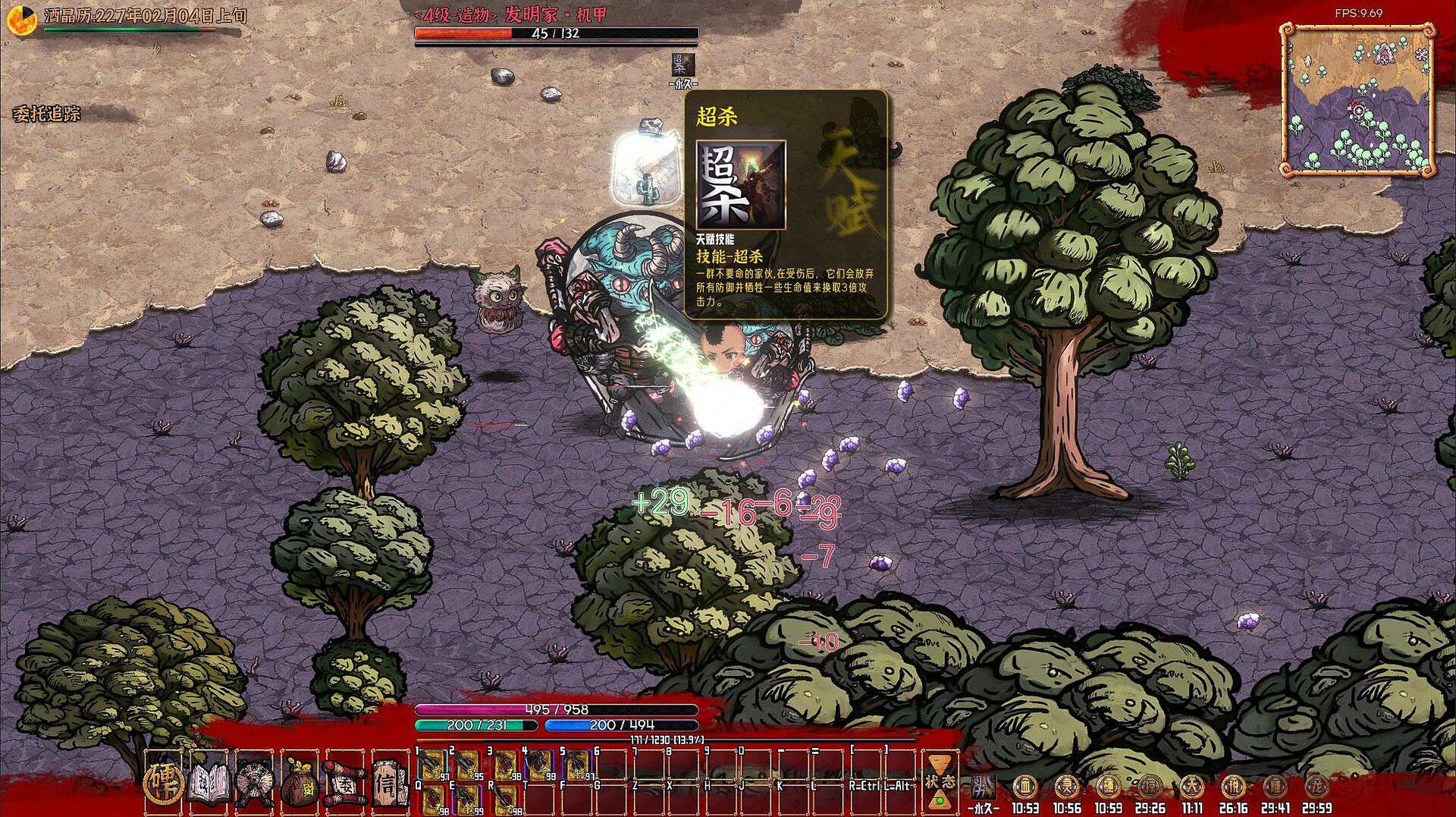This screenshot has height=817, width=1456.
Task: Choose the item in hotbar slot 5
Action: pyautogui.click(x=578, y=764)
